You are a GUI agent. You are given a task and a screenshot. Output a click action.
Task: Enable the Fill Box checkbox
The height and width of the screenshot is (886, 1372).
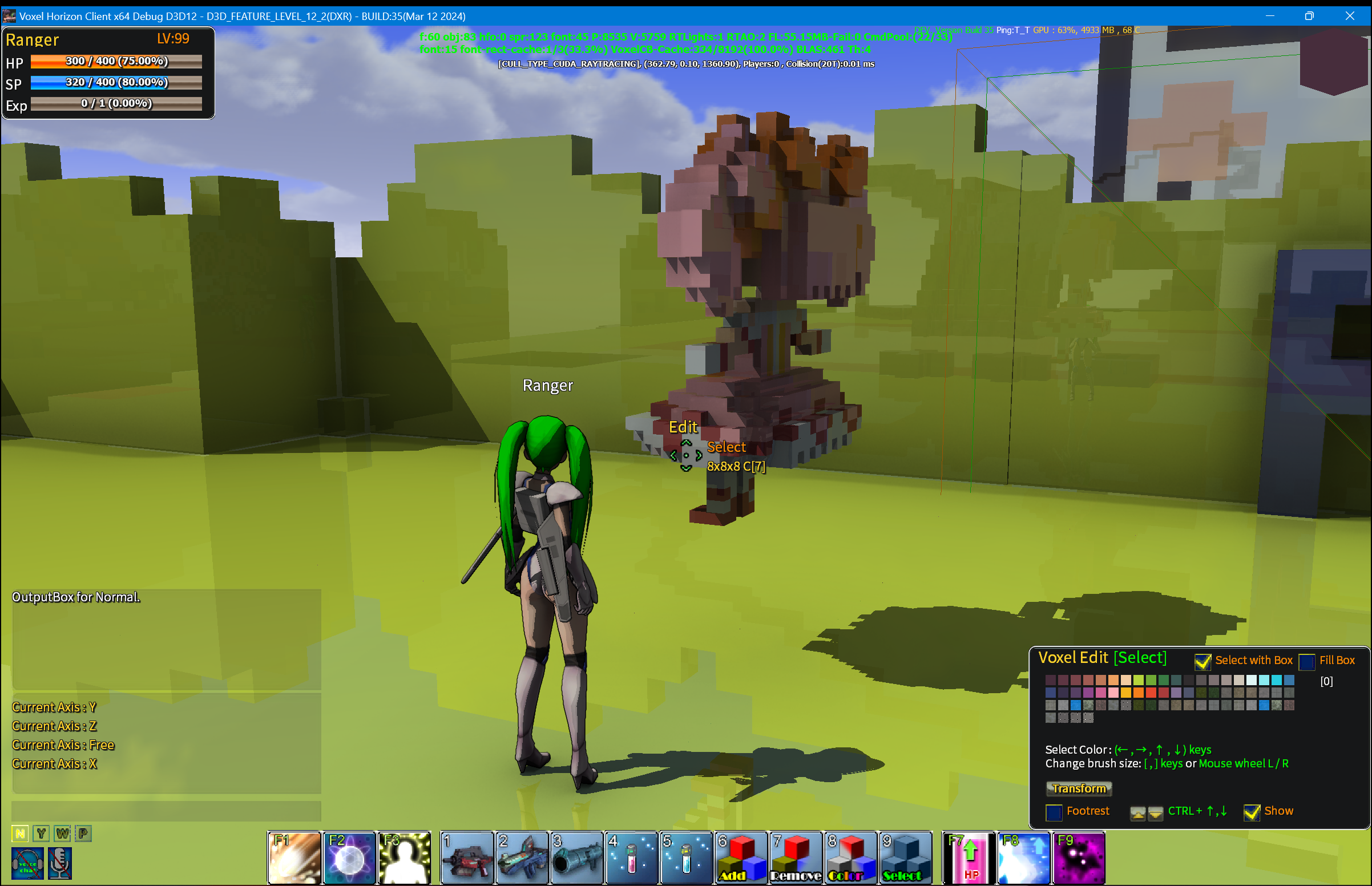[x=1306, y=662]
